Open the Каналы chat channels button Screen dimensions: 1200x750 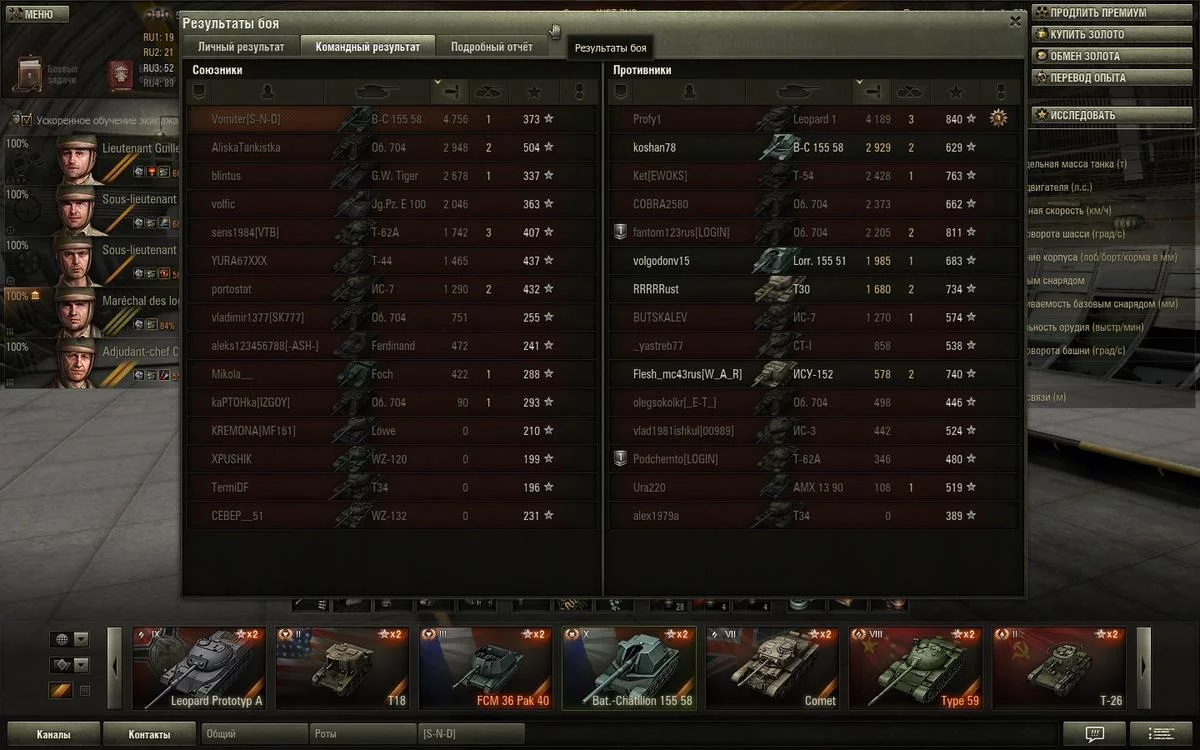tap(52, 734)
